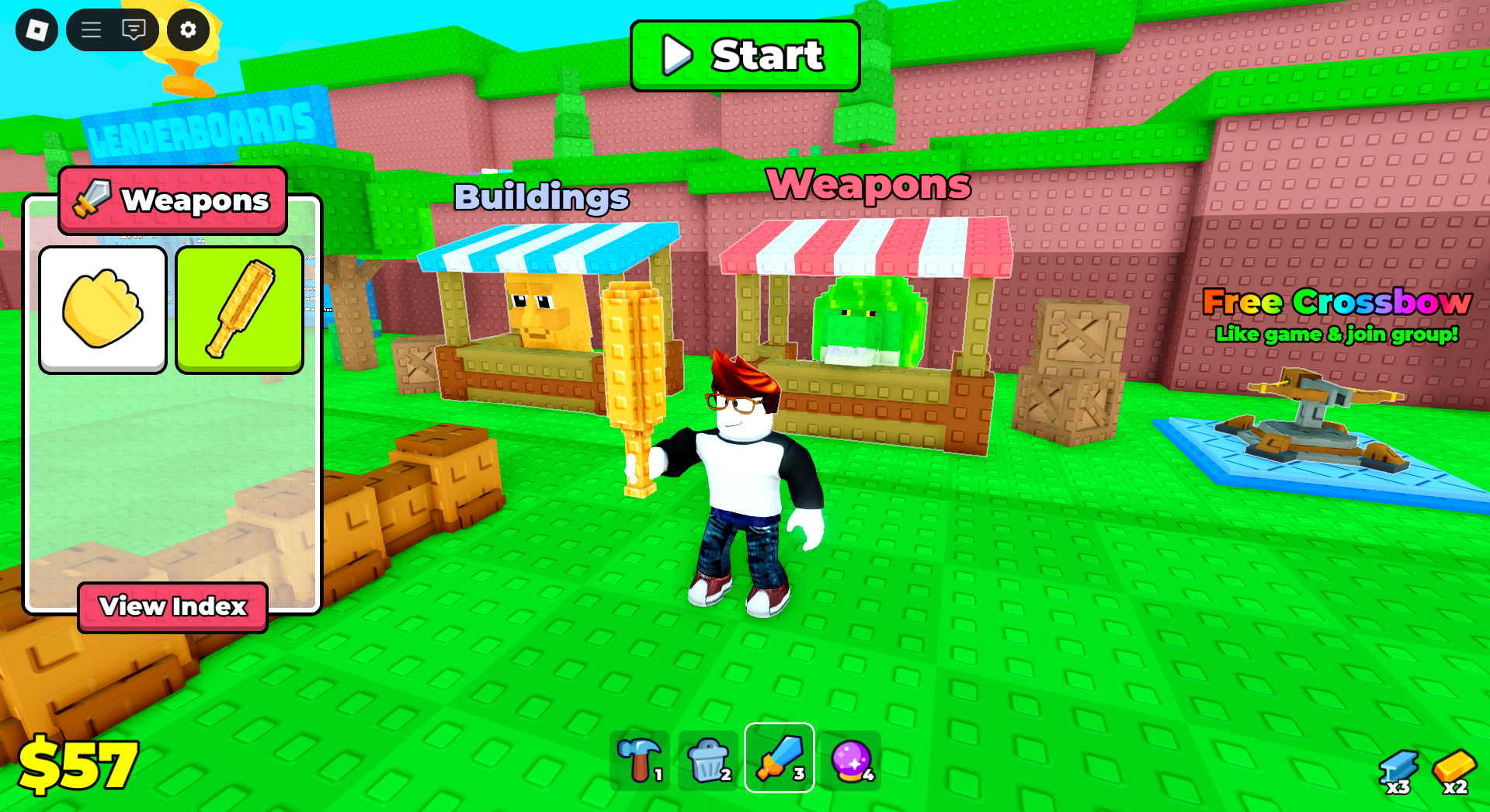Open the settings gear menu
The height and width of the screenshot is (812, 1490).
coord(188,31)
